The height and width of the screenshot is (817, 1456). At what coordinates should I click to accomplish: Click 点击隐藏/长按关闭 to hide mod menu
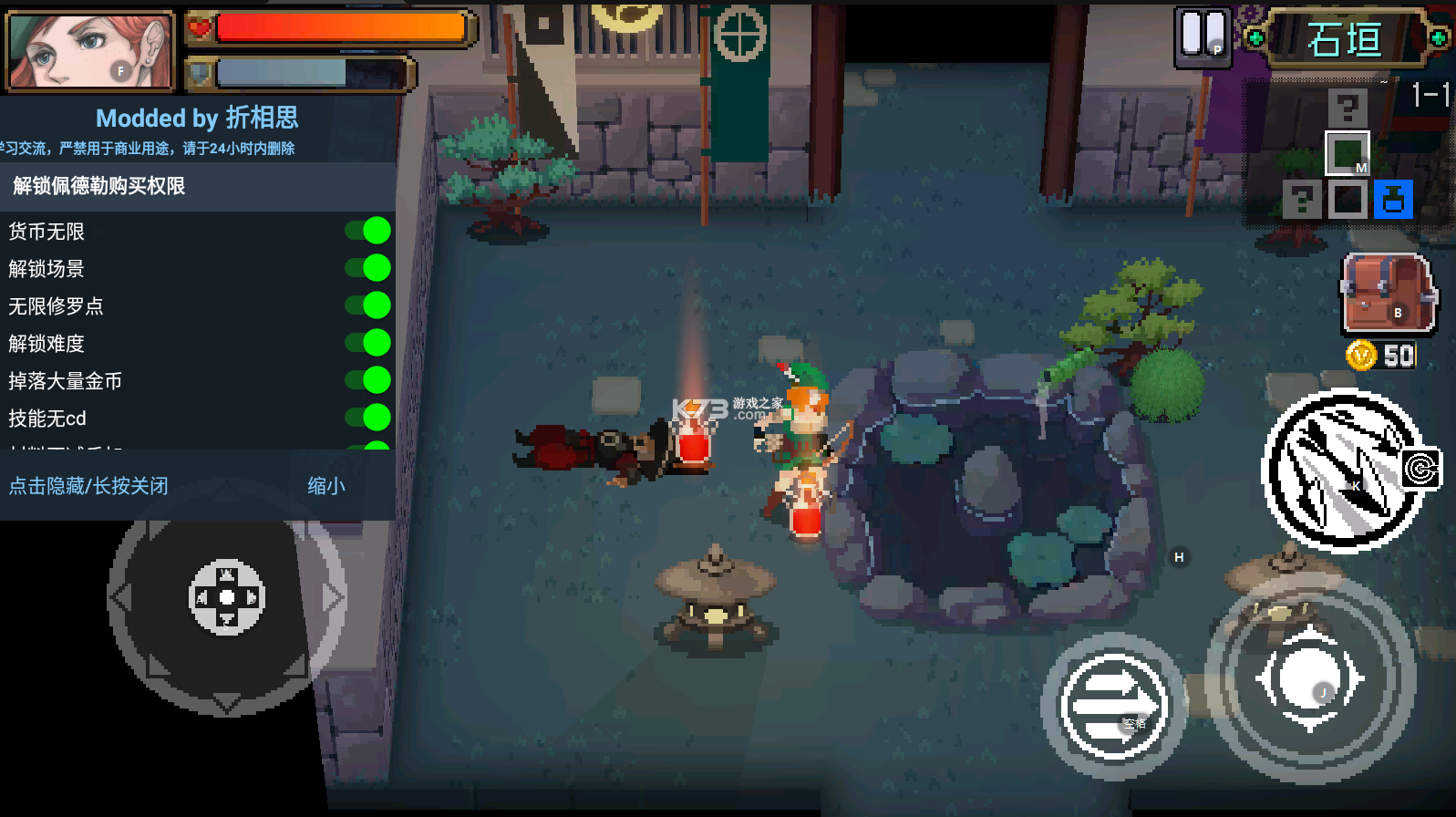pos(88,486)
